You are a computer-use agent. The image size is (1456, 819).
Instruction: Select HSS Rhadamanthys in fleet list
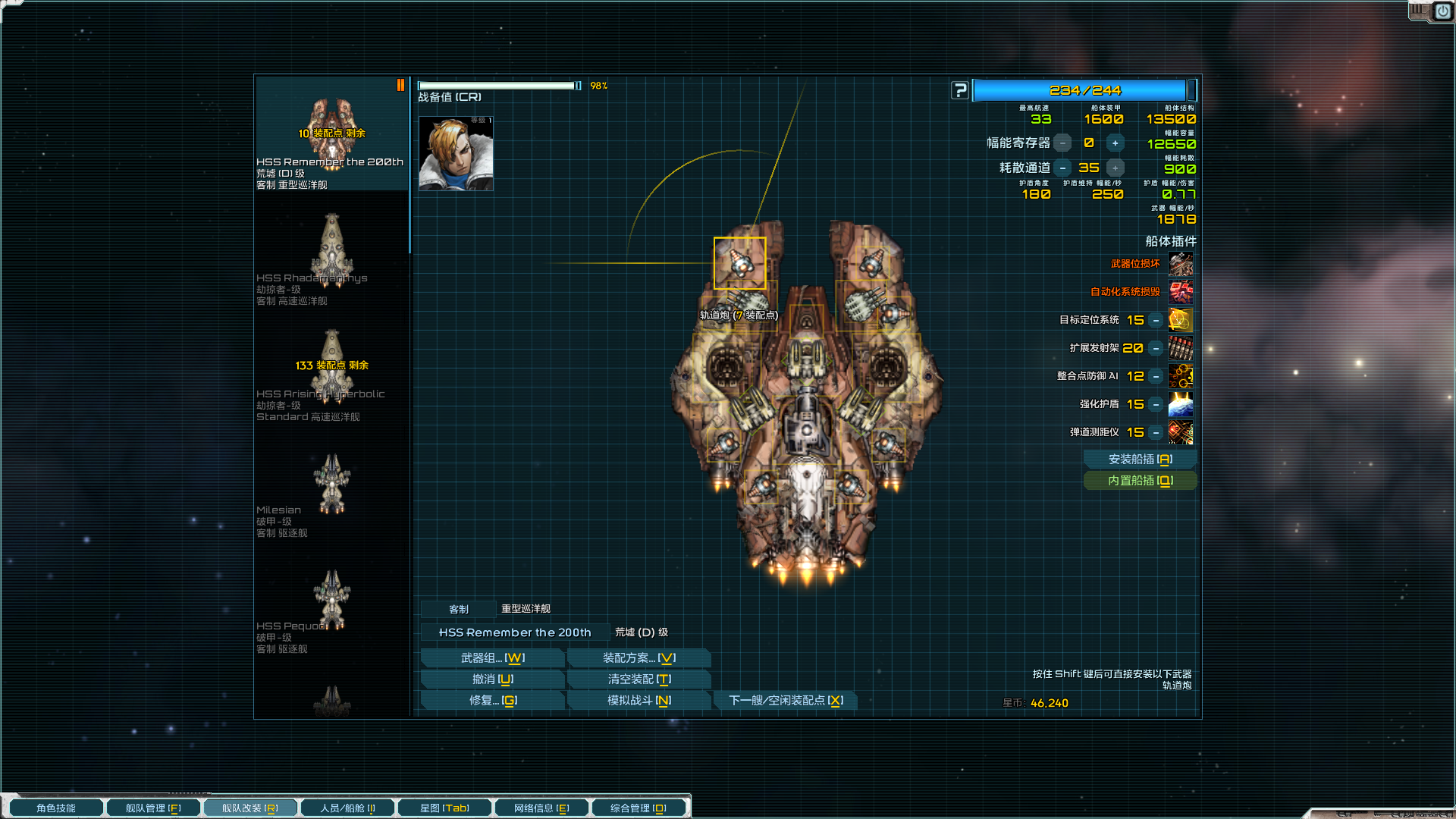[x=331, y=258]
